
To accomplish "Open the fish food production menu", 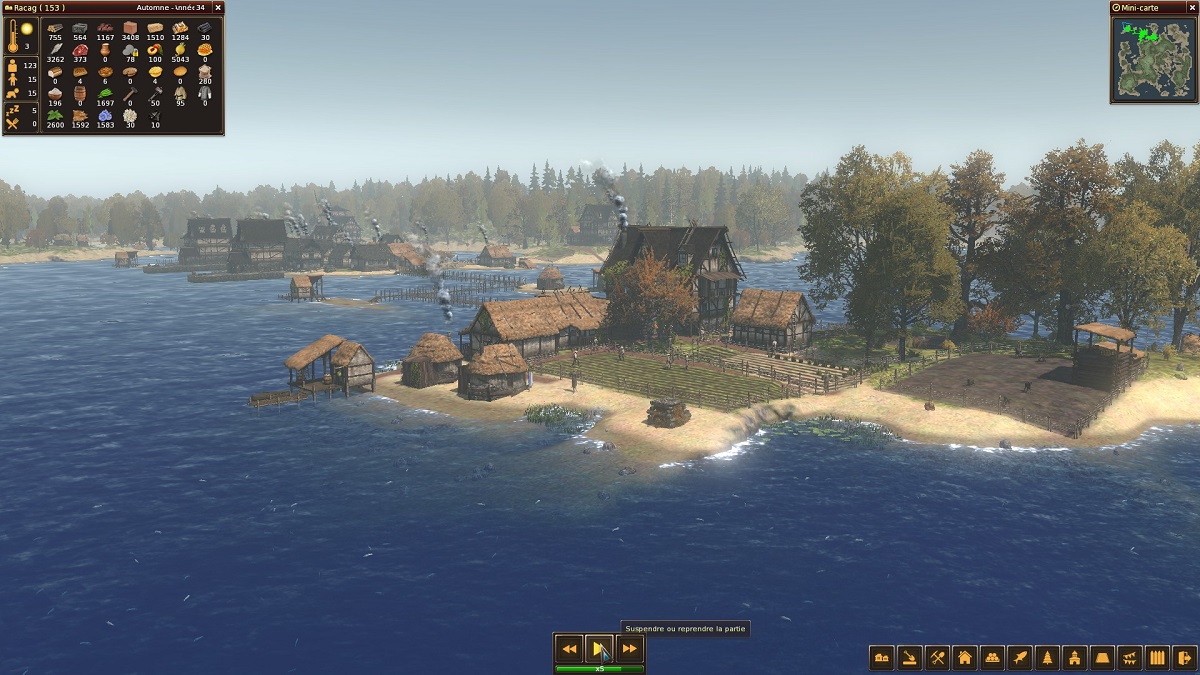I will 1020,658.
